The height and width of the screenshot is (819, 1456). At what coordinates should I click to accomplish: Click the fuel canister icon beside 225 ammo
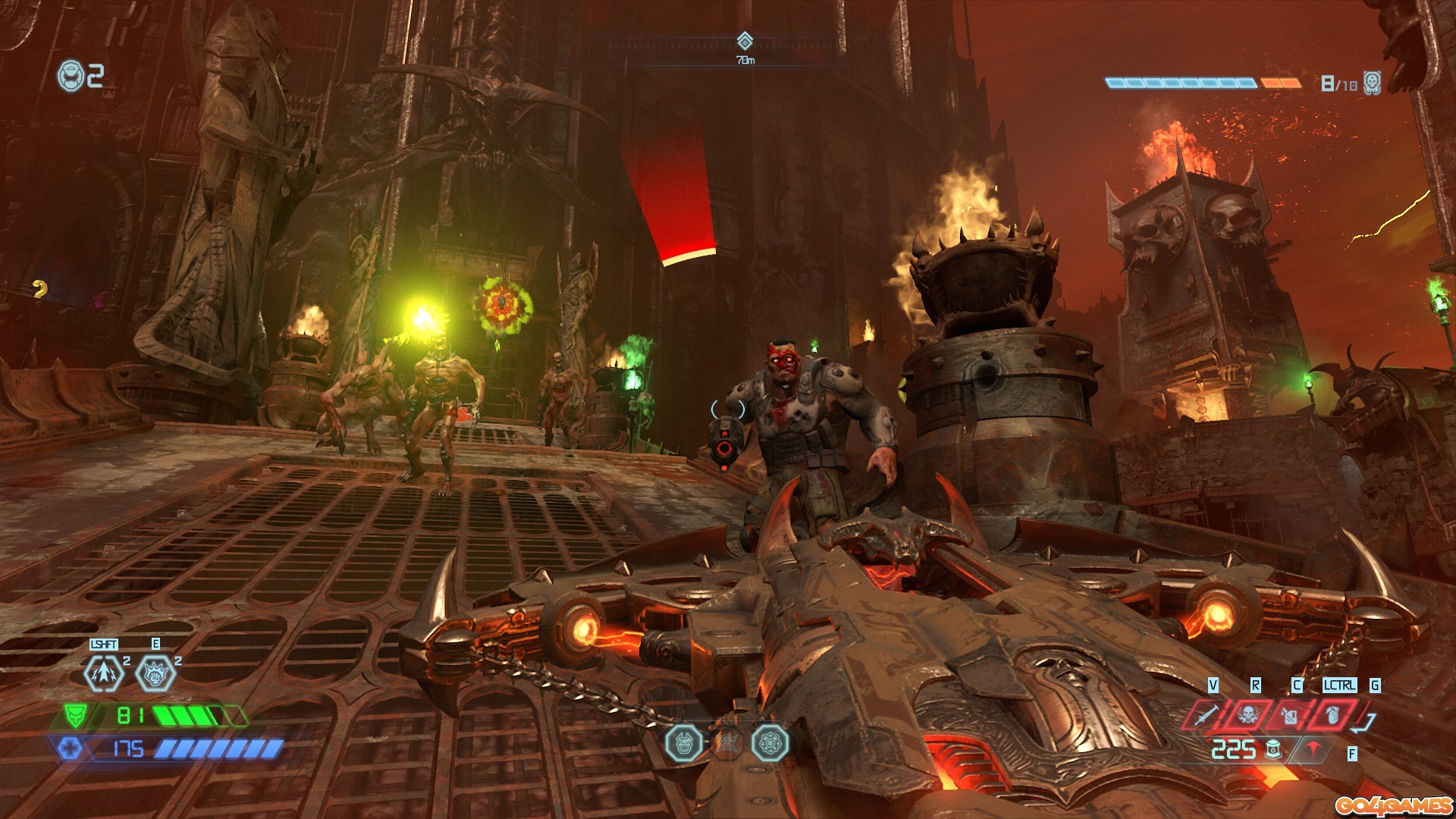(1273, 751)
